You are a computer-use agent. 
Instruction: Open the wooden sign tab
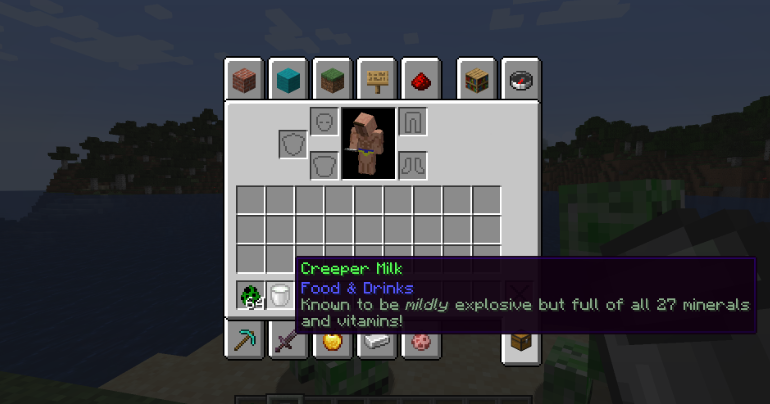click(376, 79)
